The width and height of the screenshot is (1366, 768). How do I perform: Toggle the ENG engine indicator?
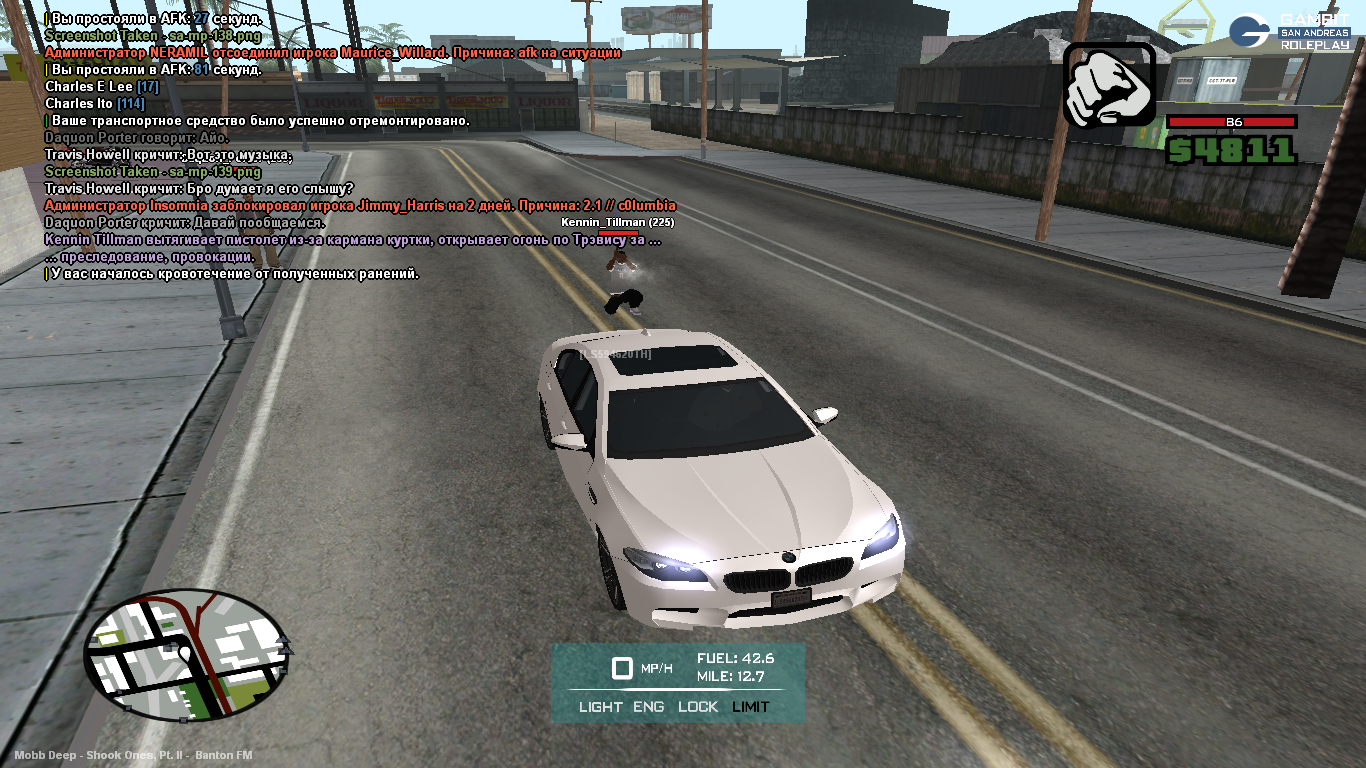[648, 707]
